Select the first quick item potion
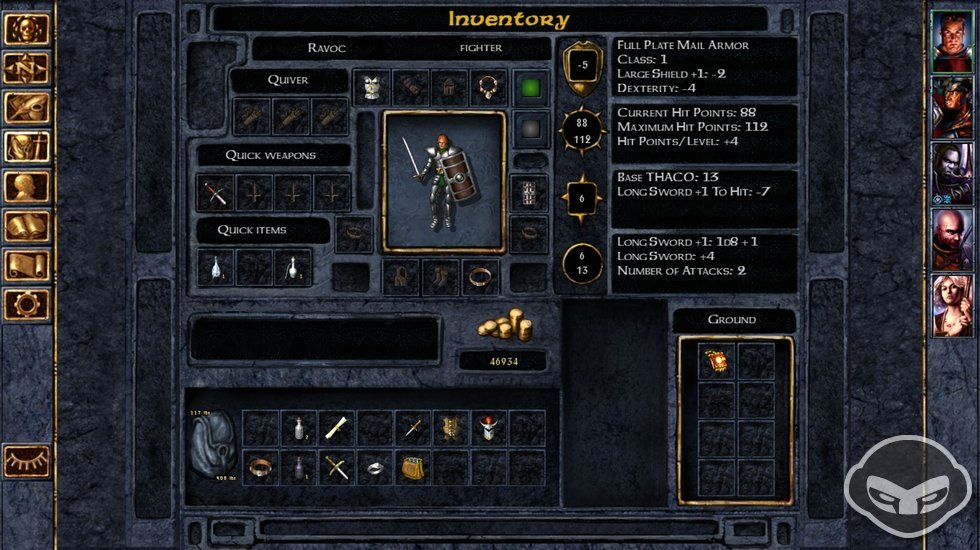This screenshot has width=980, height=550. coord(215,267)
